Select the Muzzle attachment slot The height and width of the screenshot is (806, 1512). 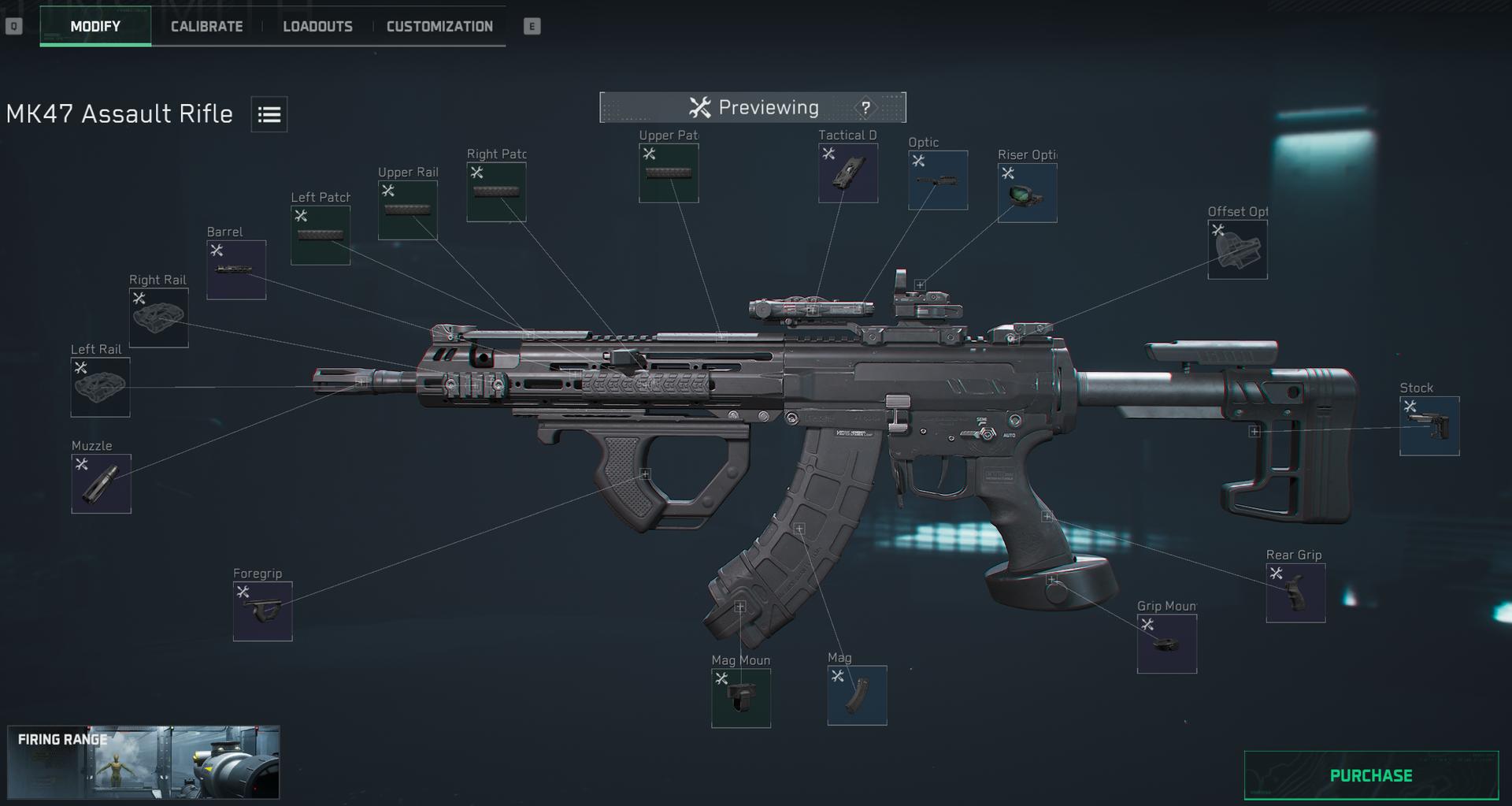coord(102,484)
